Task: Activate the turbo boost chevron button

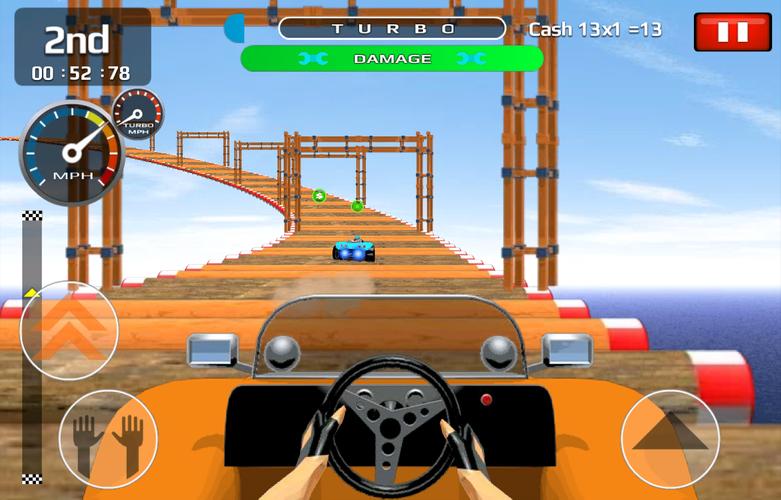Action: [68, 331]
